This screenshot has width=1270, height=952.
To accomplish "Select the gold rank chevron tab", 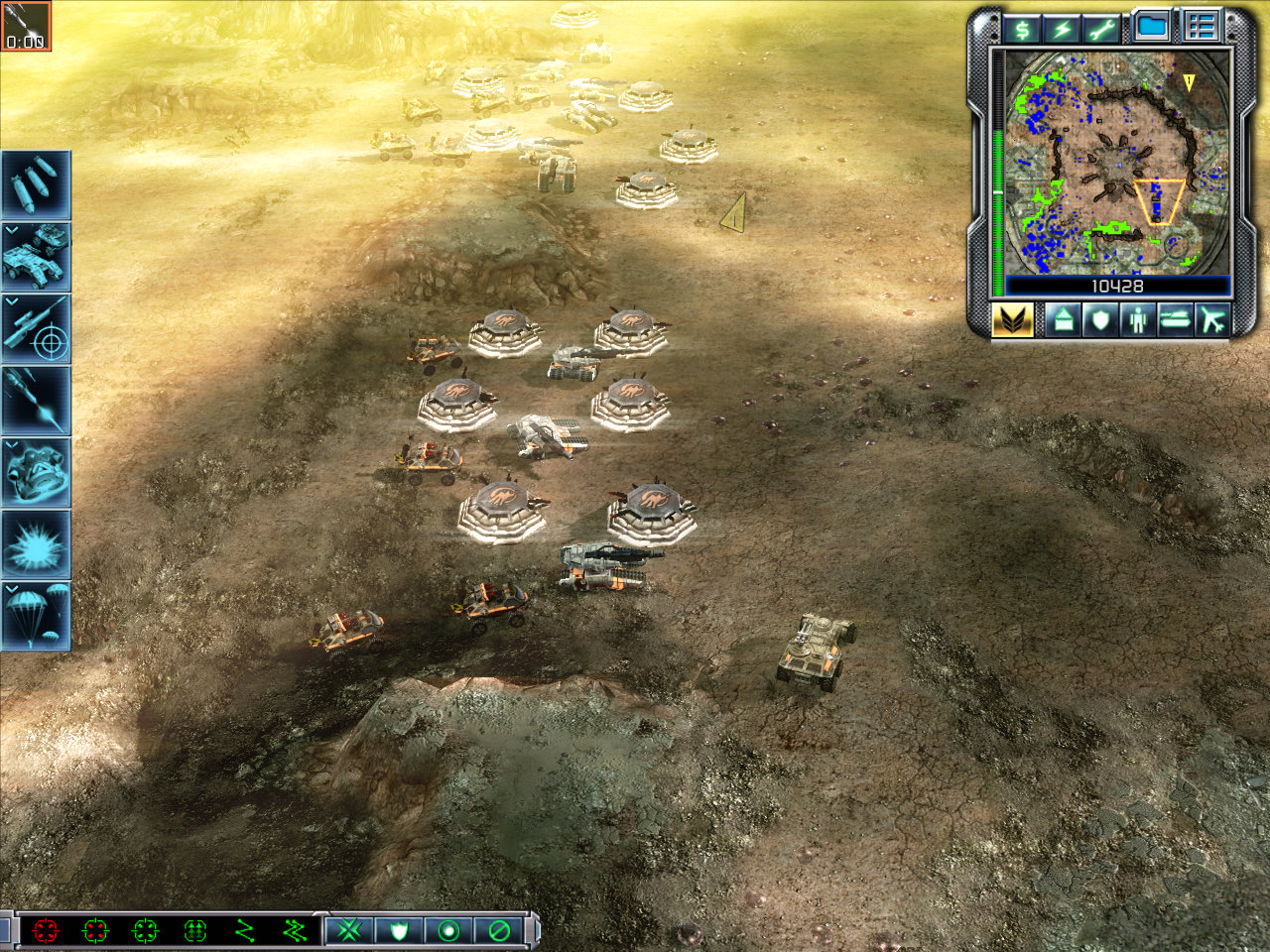I will [x=1013, y=320].
